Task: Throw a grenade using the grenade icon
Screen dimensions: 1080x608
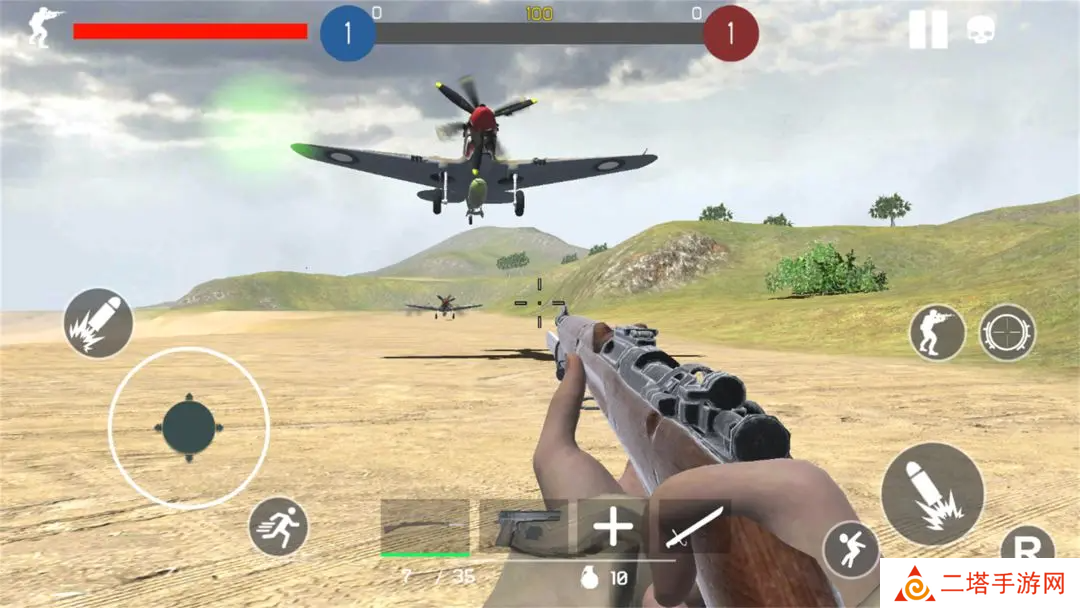Action: point(591,578)
